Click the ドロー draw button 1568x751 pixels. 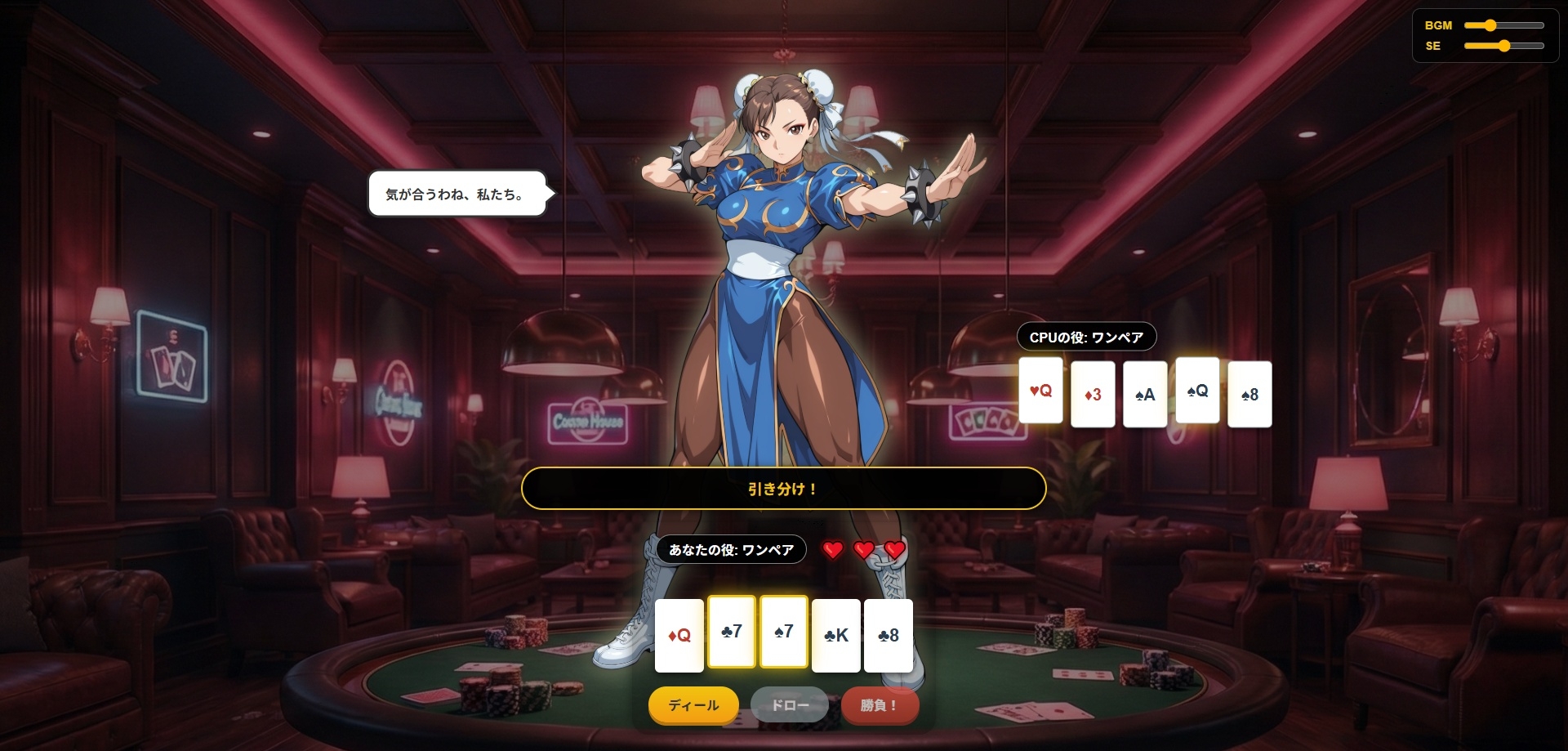[790, 705]
